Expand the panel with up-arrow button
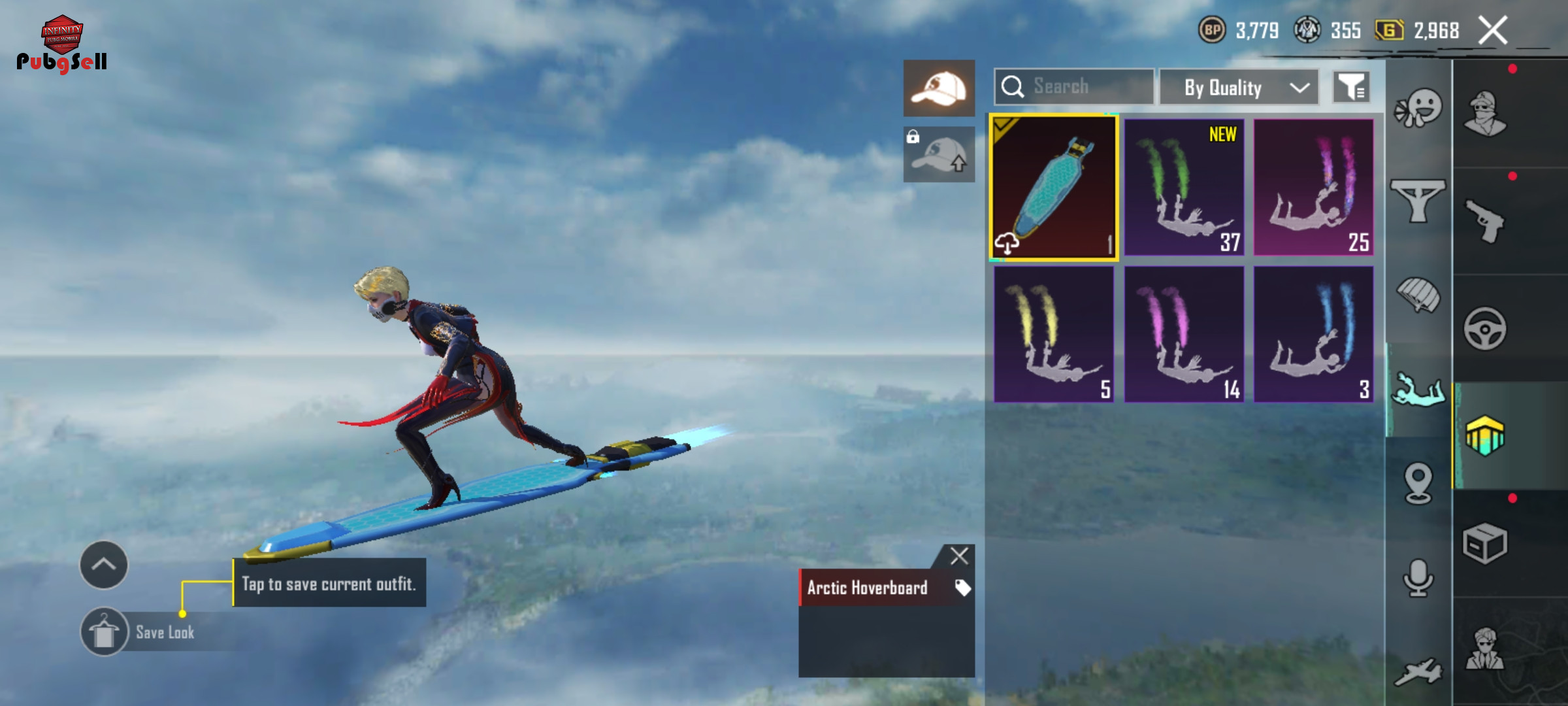1568x706 pixels. [x=104, y=565]
